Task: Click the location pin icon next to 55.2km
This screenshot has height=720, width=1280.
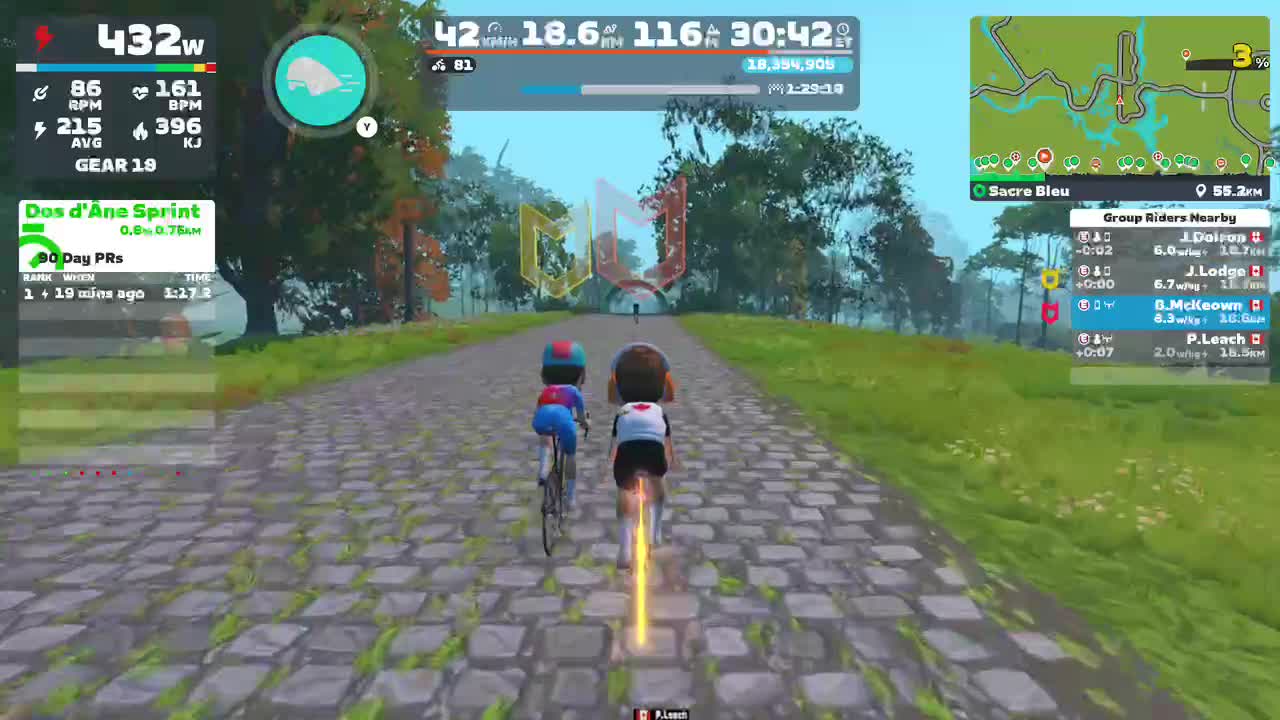Action: click(x=1202, y=190)
